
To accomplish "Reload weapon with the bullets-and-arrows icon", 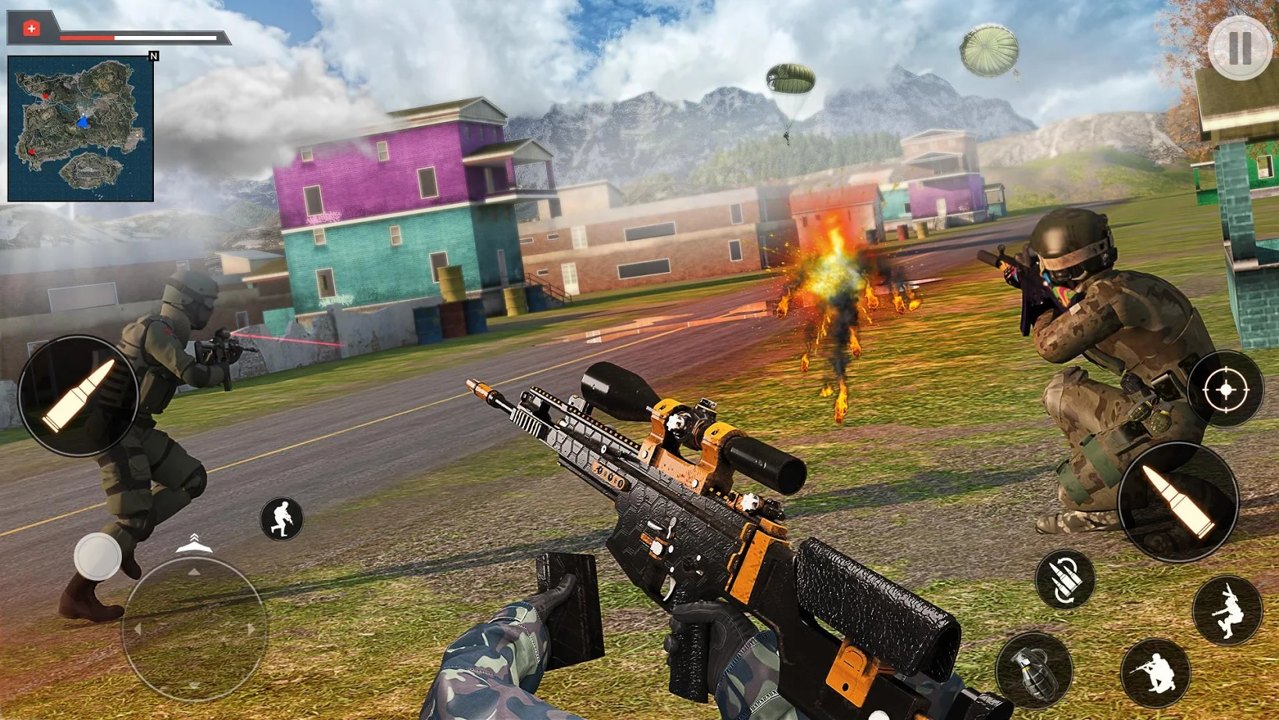I will 1064,579.
